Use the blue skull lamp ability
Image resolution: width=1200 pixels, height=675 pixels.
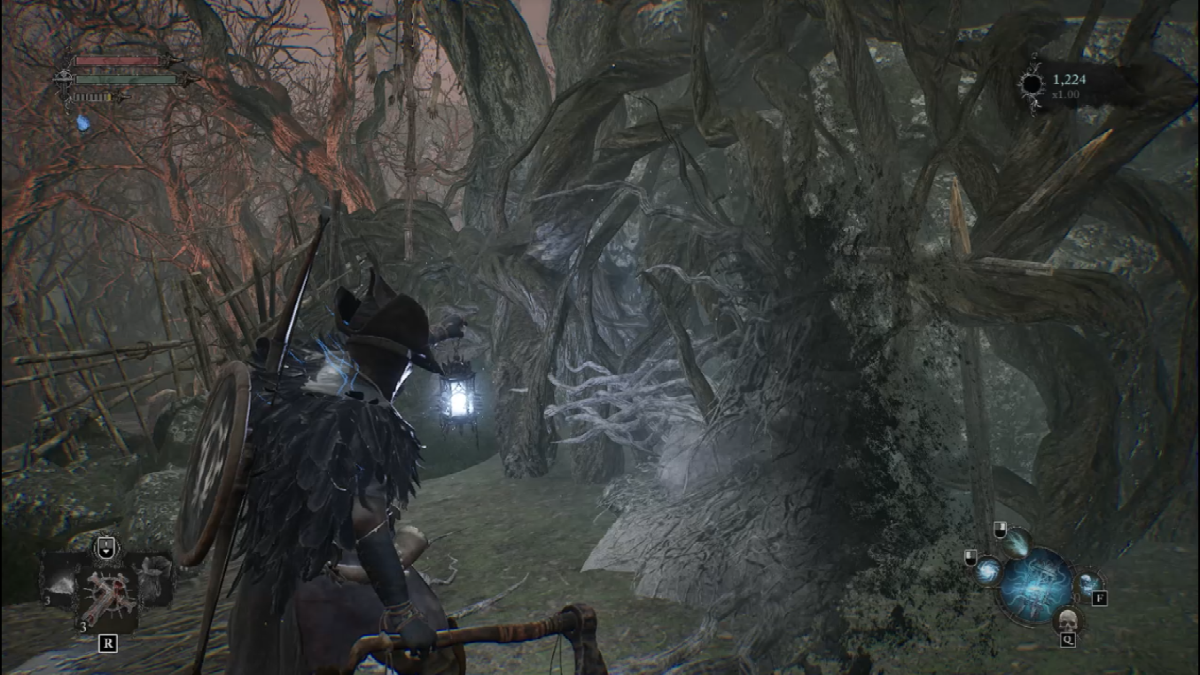(x=1087, y=584)
